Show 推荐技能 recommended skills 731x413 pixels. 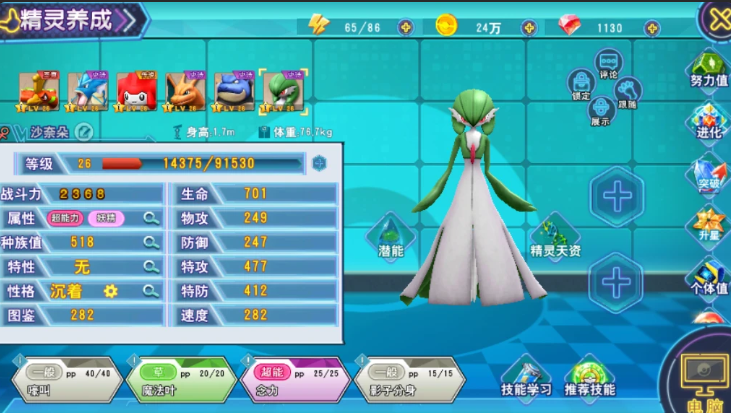pos(590,378)
